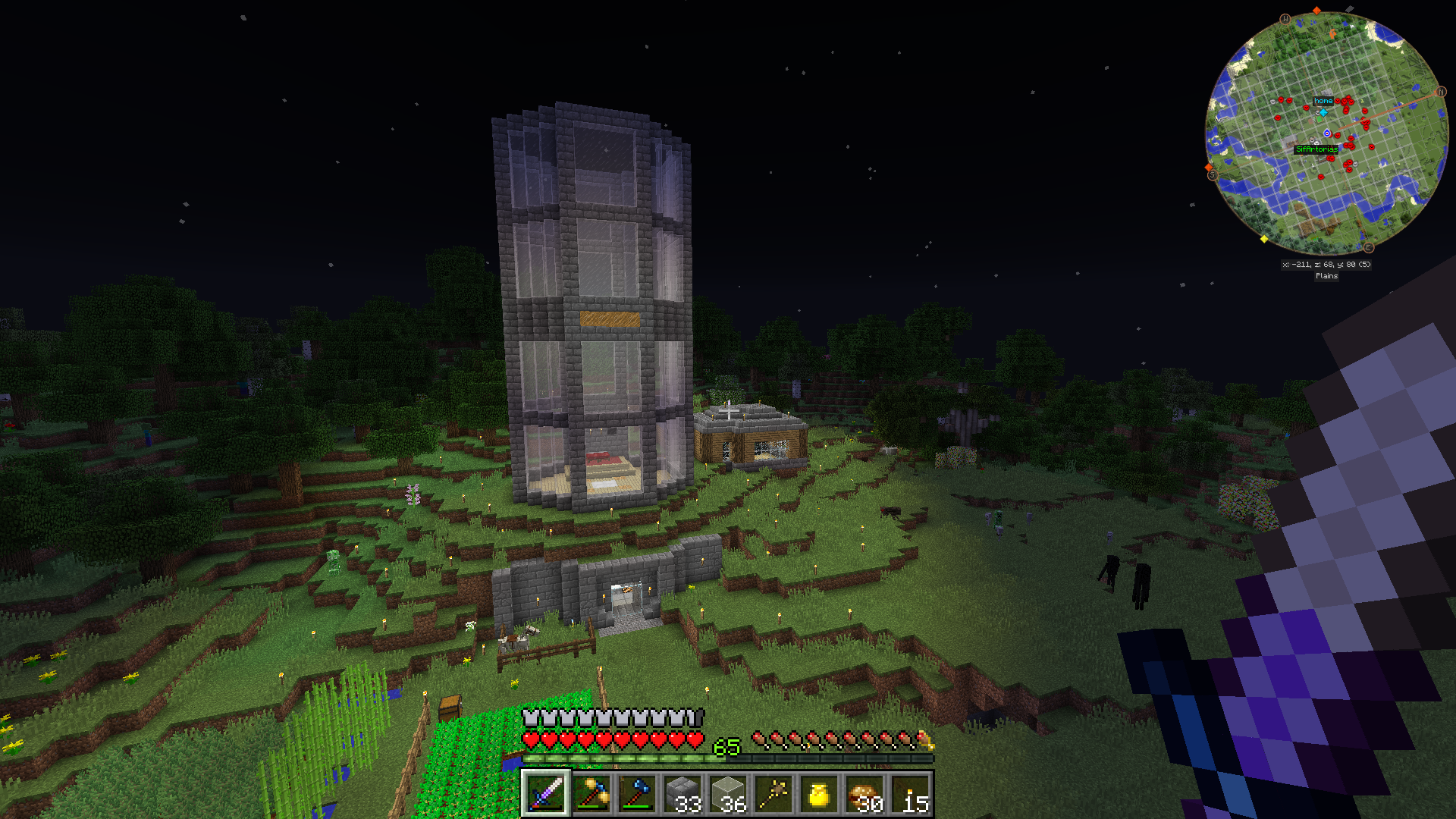
Task: Click the N compass marker on minimap
Action: (1441, 92)
